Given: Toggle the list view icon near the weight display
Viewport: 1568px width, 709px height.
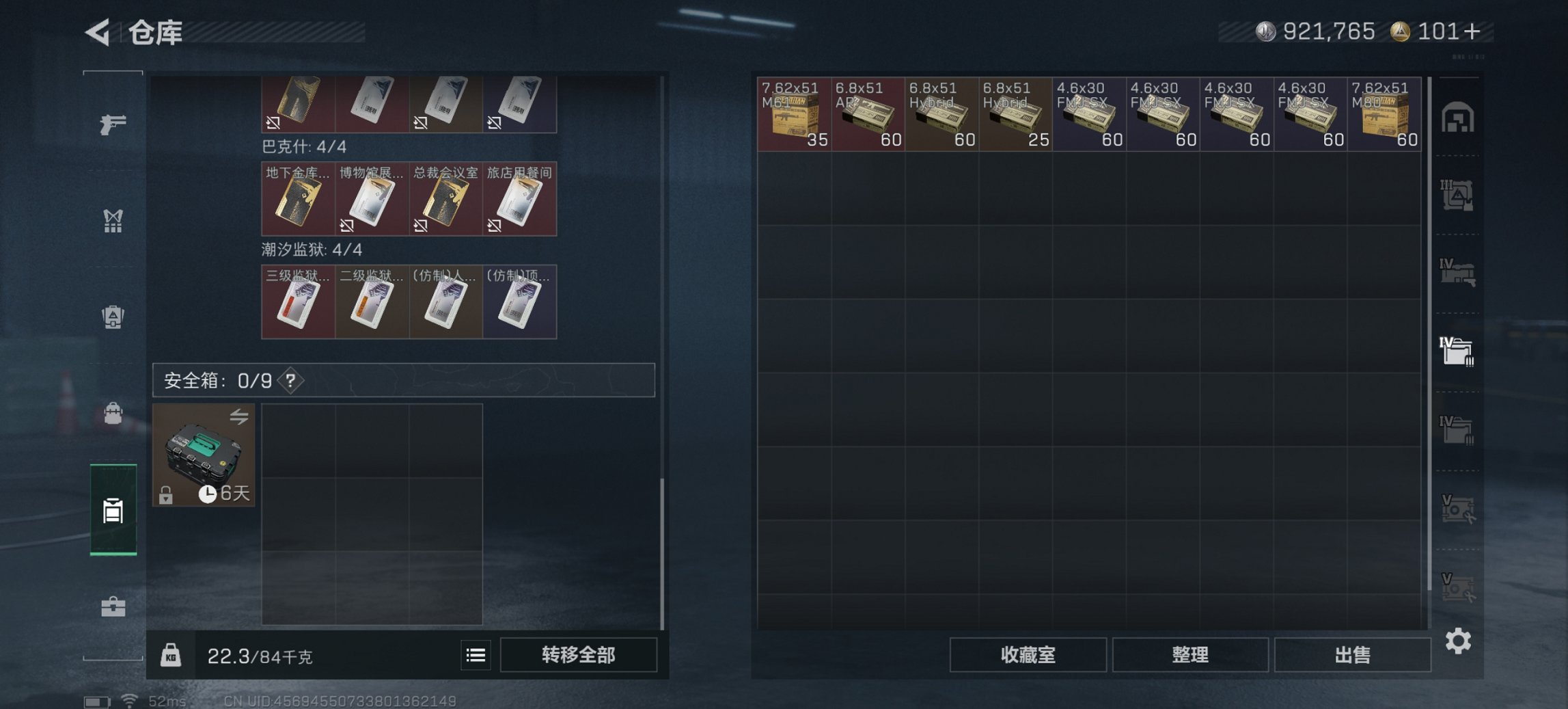Looking at the screenshot, I should (476, 655).
